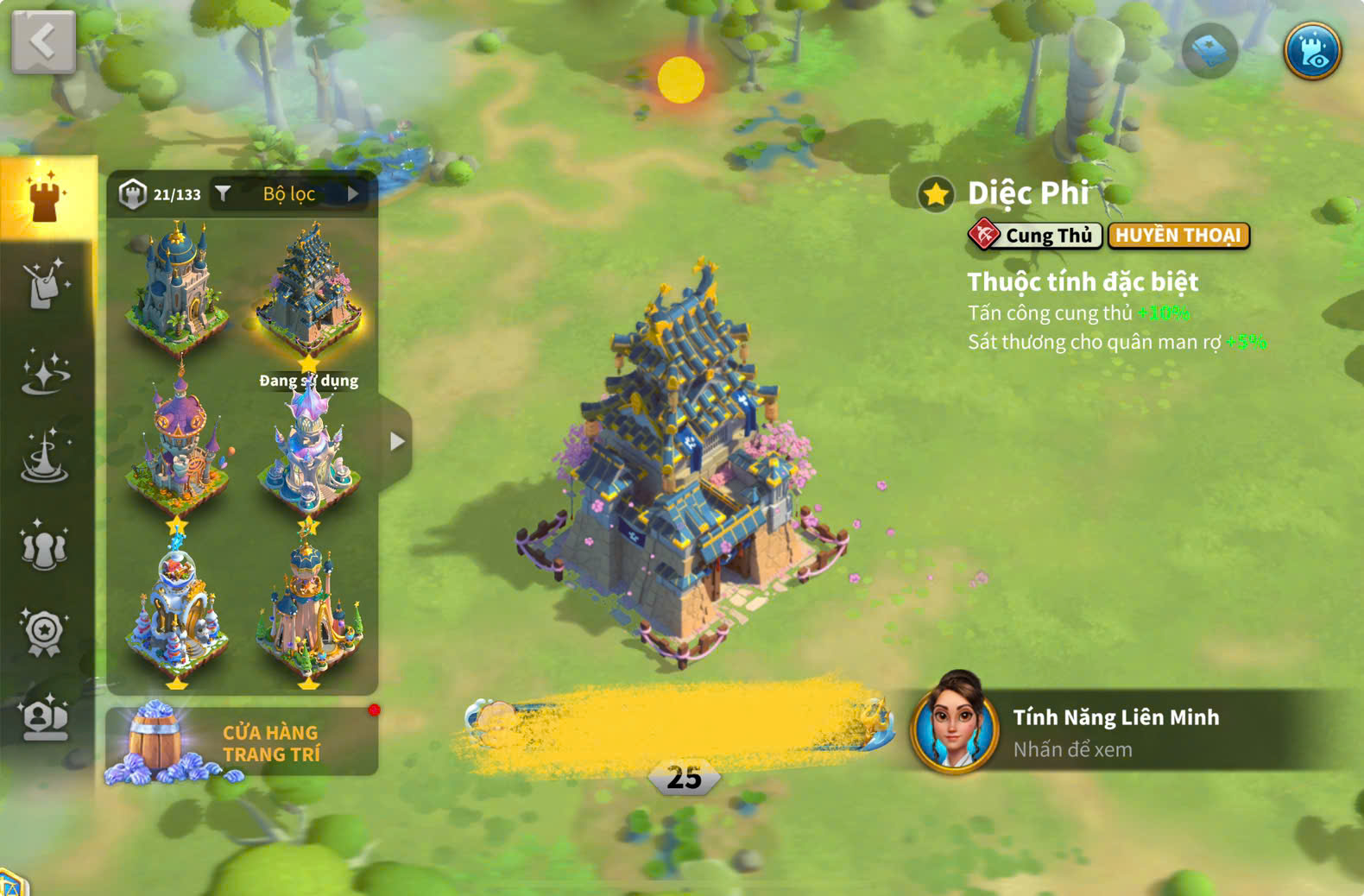This screenshot has width=1364, height=896.
Task: Mark Diệc Phi with the star icon
Action: tap(936, 195)
